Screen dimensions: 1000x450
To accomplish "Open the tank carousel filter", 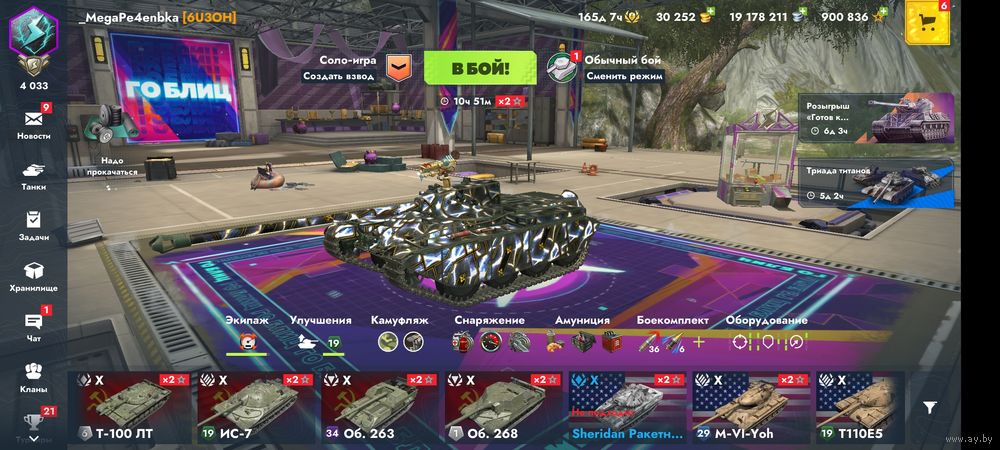I will click(930, 407).
